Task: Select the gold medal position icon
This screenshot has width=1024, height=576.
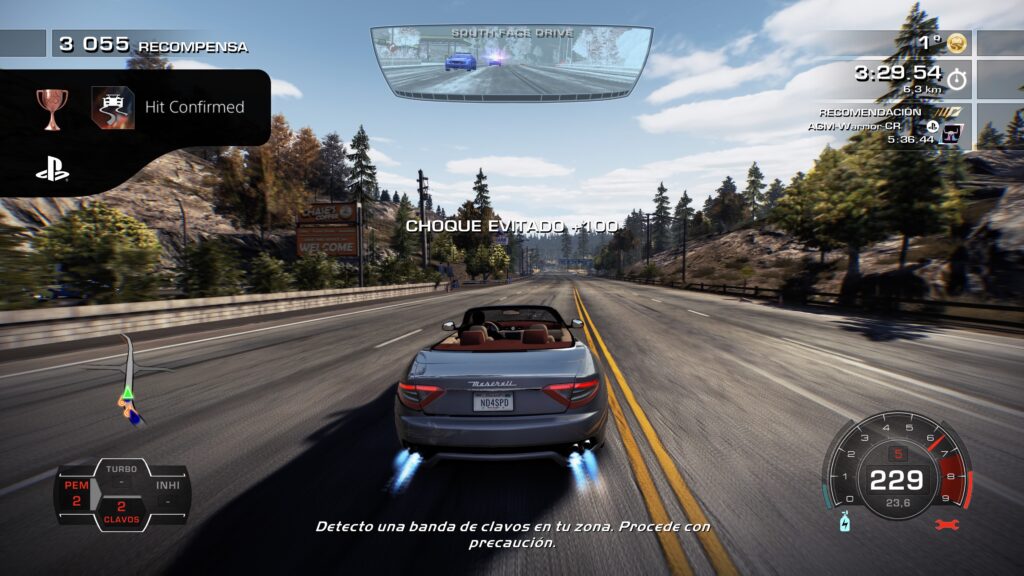Action: pos(957,43)
